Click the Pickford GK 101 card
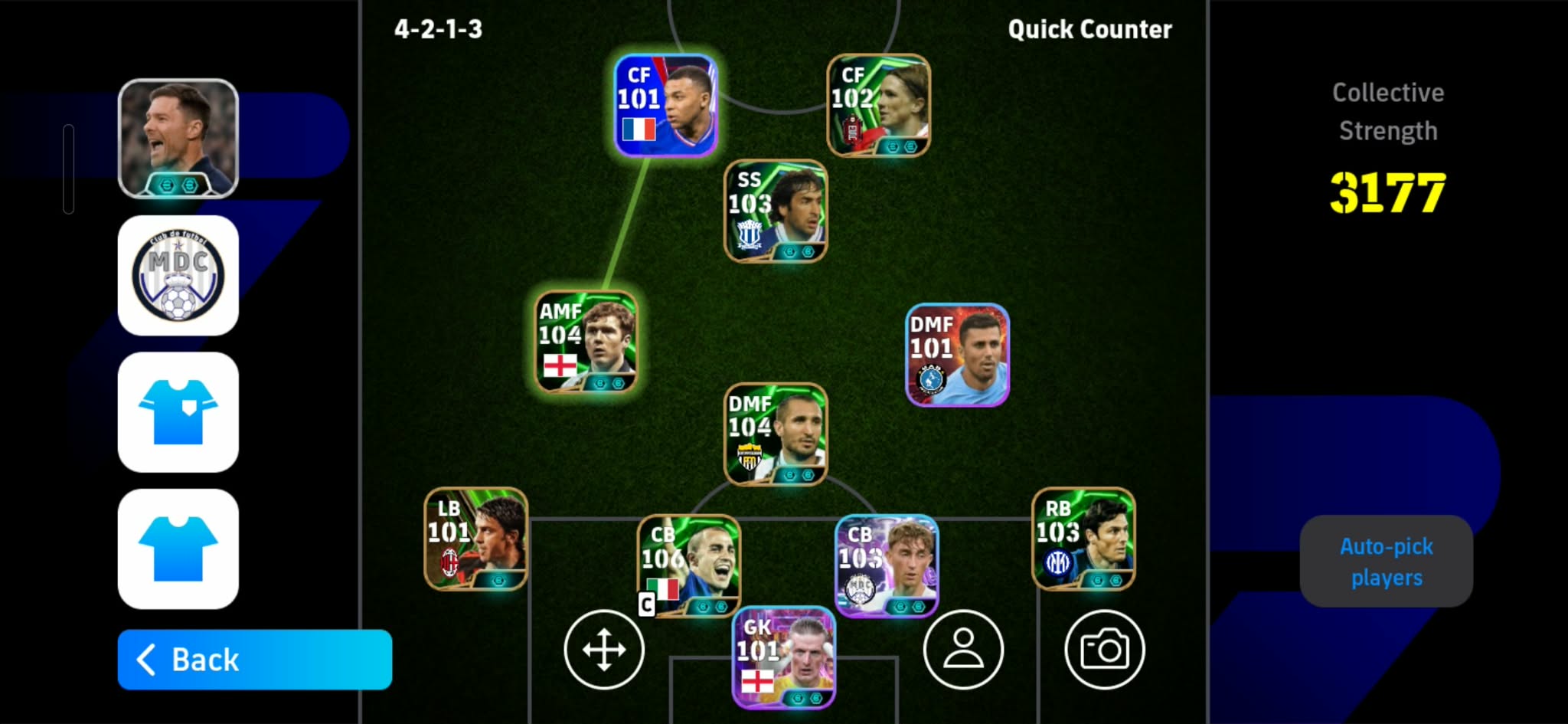 [x=781, y=660]
